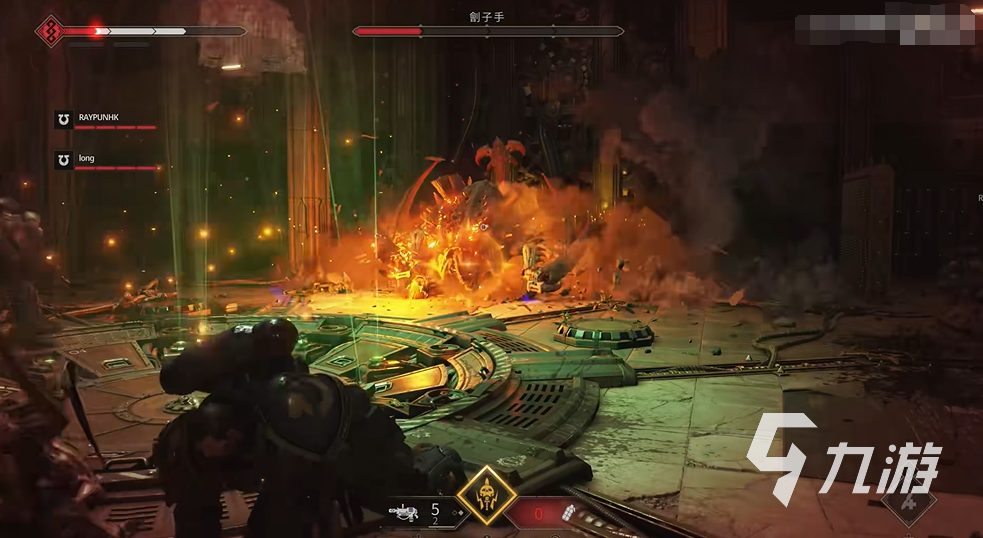Image resolution: width=983 pixels, height=538 pixels.
Task: Select teammate long's emblem
Action: point(63,160)
